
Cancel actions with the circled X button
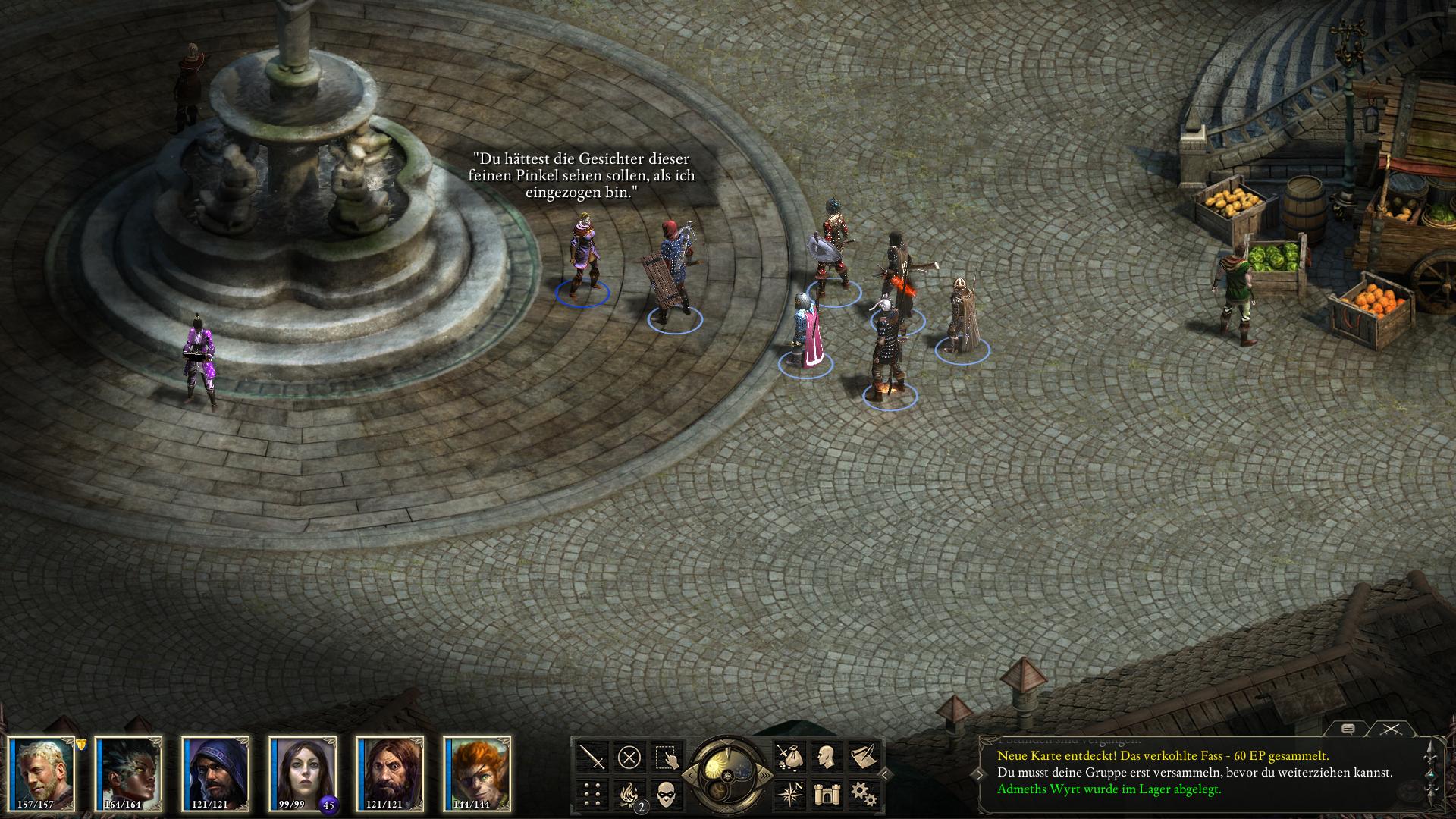[629, 756]
